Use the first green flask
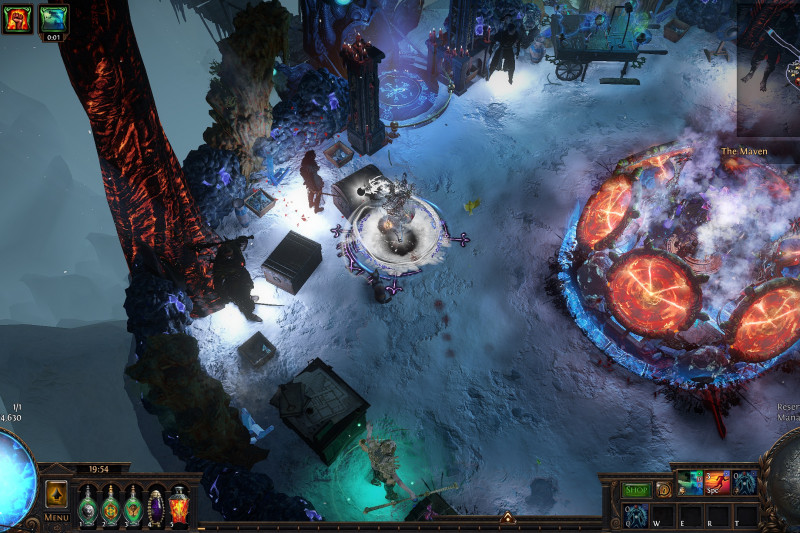 (88, 504)
